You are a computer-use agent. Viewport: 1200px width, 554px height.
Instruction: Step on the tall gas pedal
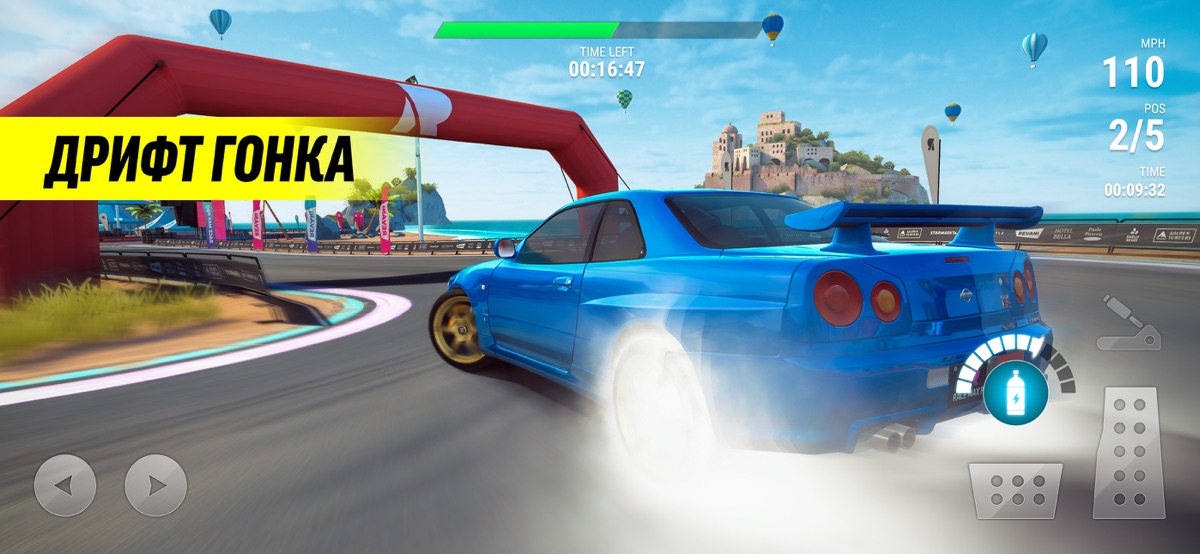coord(1128,453)
